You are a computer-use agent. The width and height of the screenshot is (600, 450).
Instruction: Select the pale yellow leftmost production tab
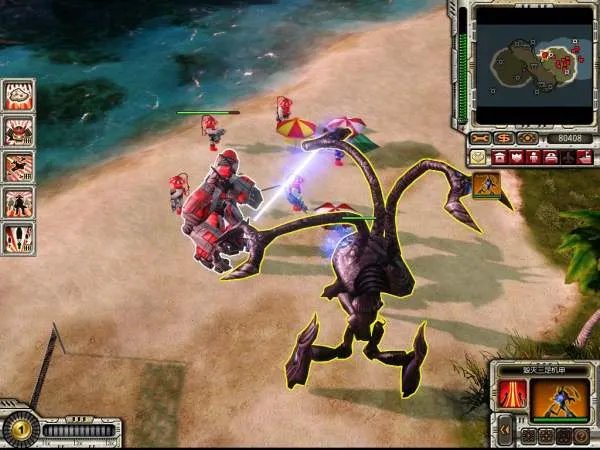tap(479, 157)
